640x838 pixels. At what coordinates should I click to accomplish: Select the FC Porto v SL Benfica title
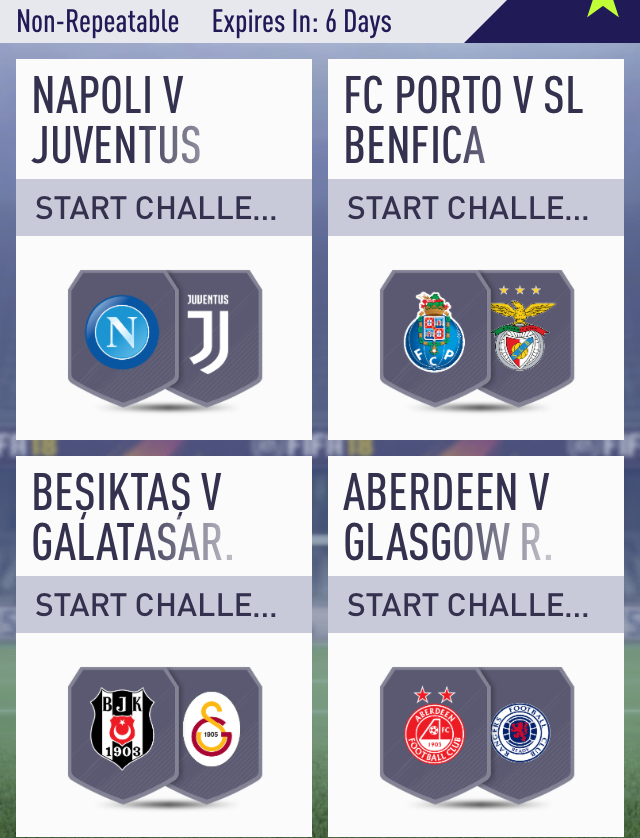[x=463, y=120]
